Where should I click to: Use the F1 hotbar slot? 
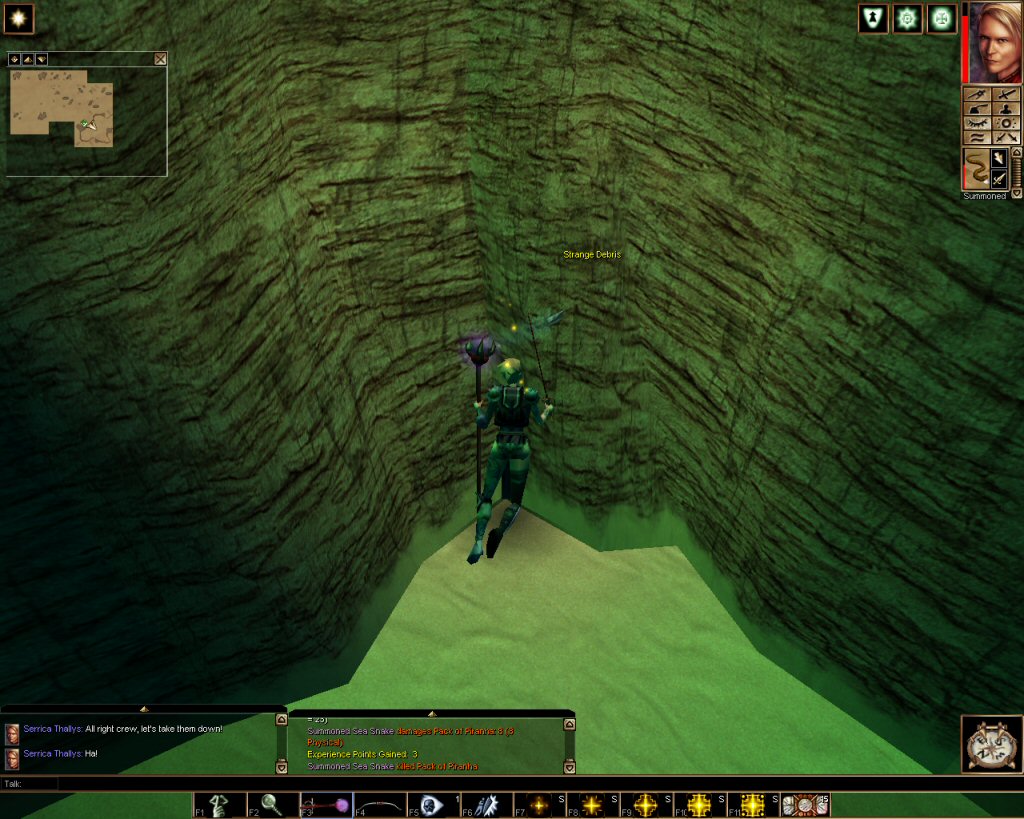[219, 805]
